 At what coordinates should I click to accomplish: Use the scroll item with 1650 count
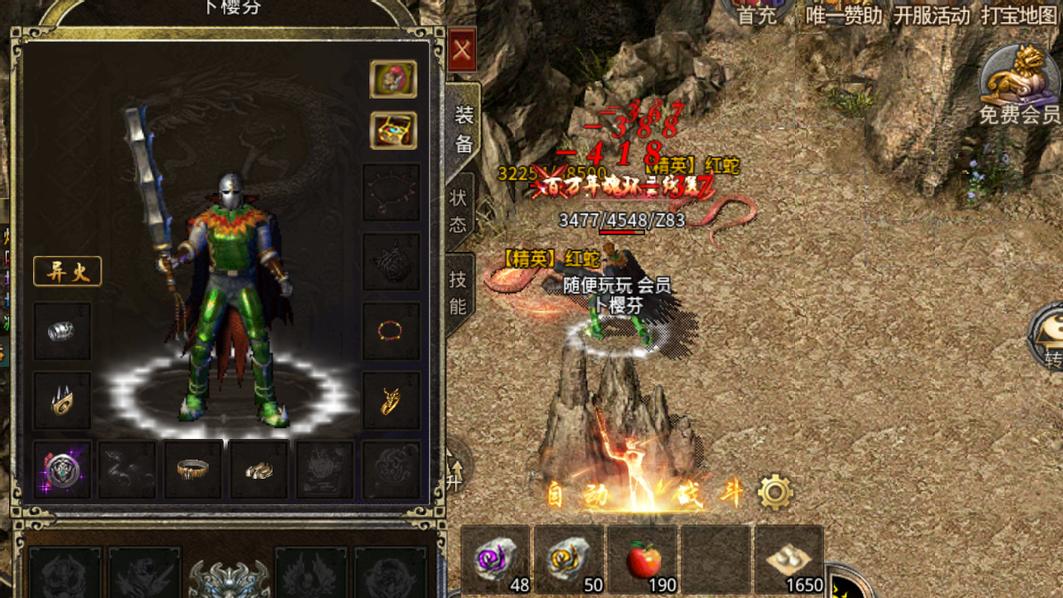788,560
